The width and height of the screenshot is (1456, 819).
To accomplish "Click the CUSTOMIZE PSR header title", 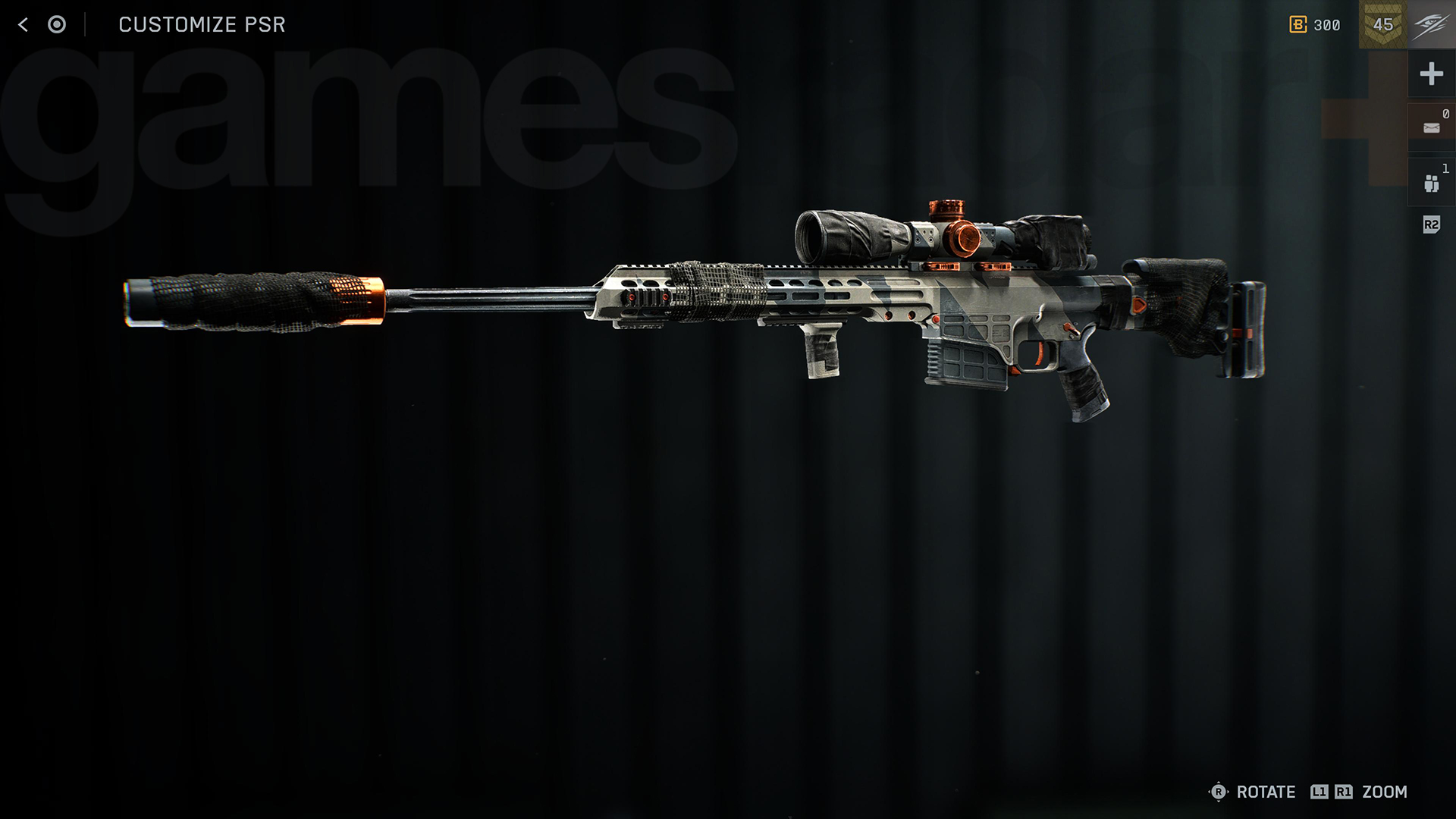I will tap(202, 24).
